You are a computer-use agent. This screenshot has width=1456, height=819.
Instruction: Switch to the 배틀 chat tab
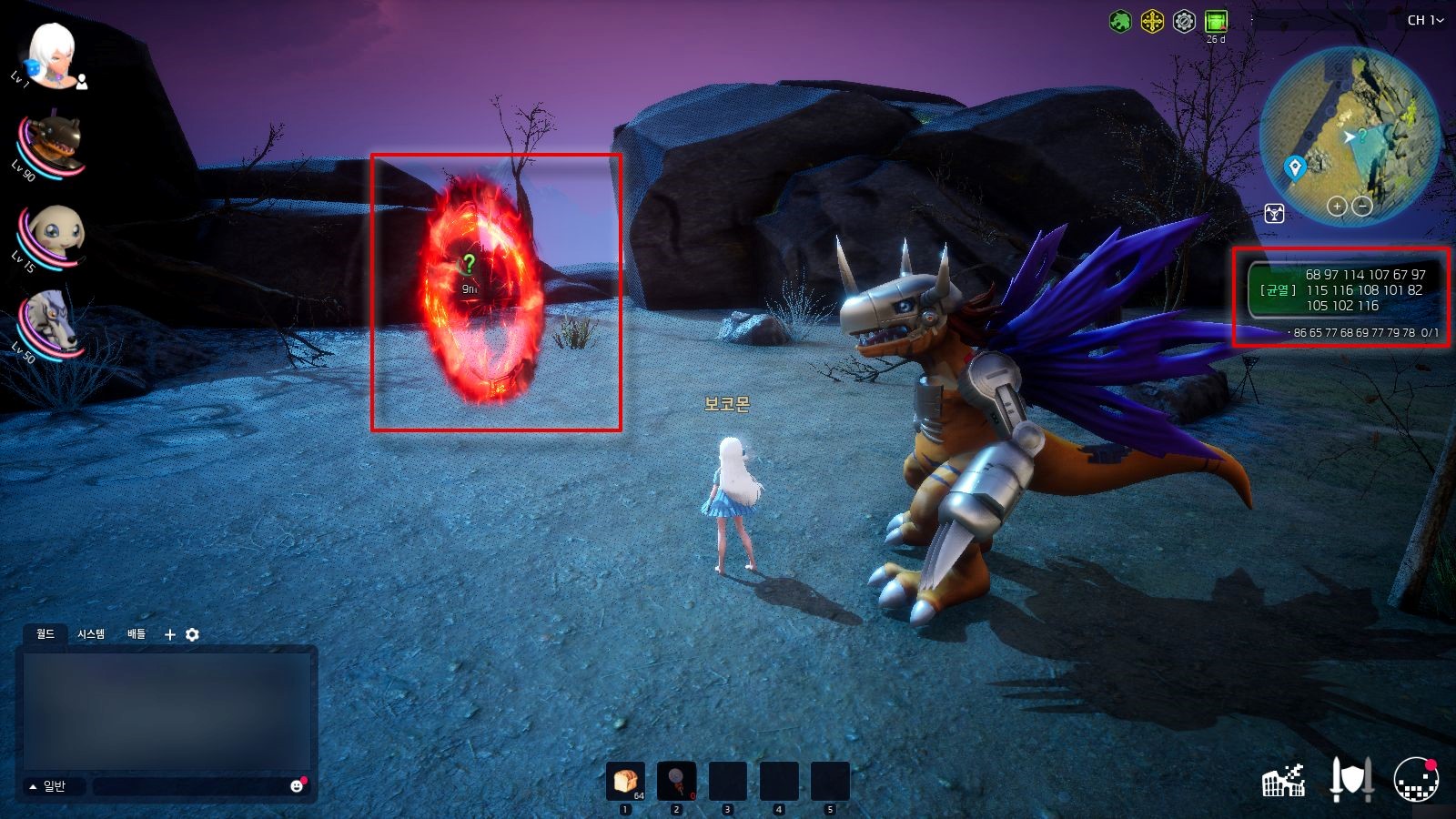tap(136, 634)
